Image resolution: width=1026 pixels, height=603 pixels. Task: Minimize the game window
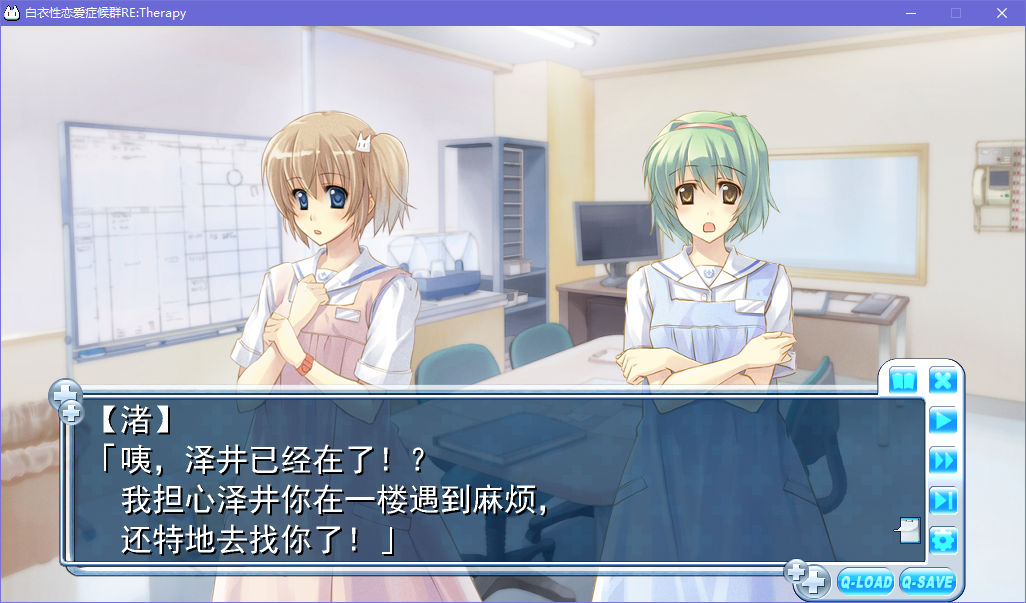coord(910,13)
